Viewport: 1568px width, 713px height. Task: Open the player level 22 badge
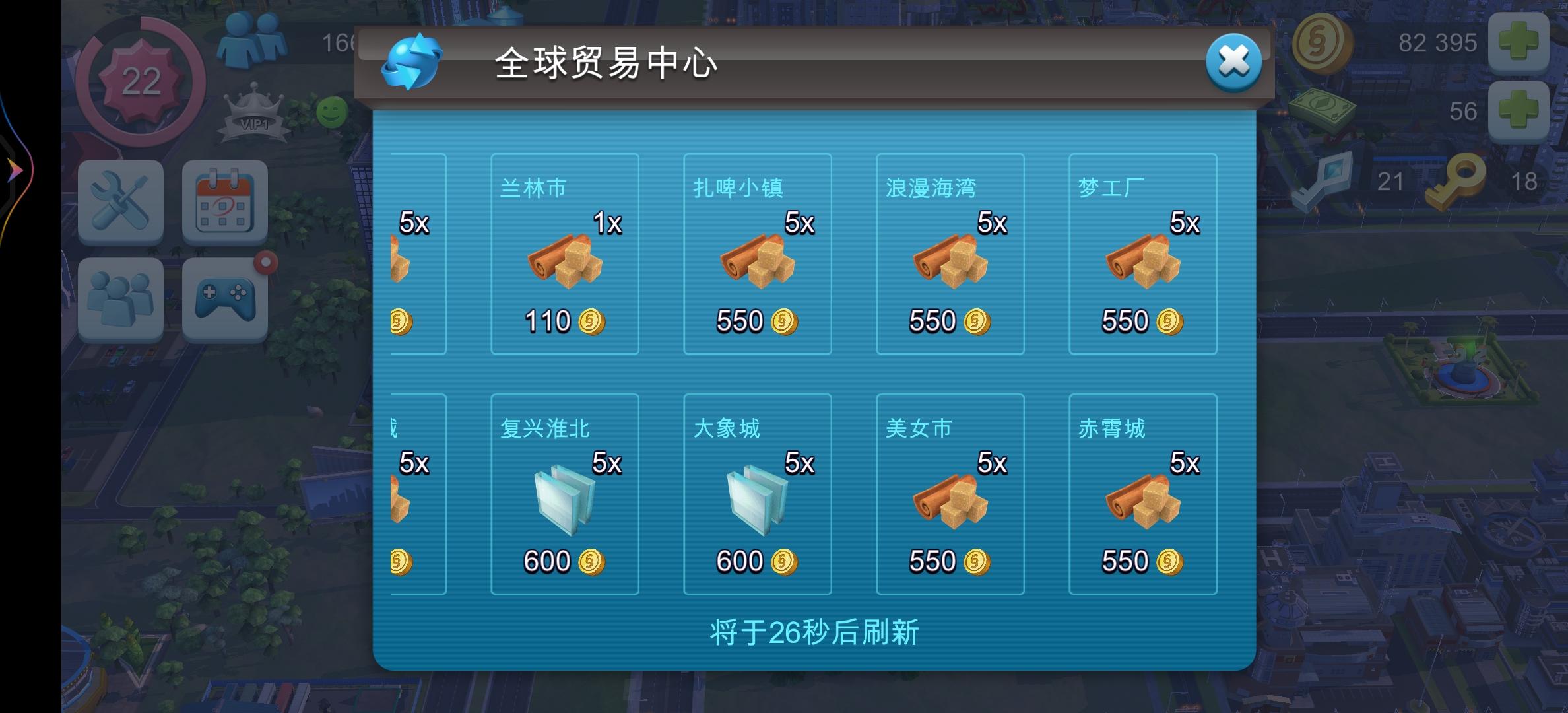click(141, 81)
